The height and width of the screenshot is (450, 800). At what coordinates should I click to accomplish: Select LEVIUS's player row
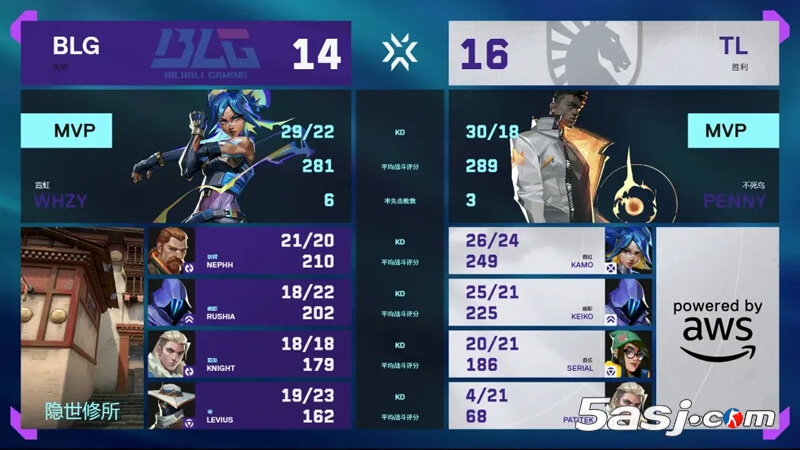[x=250, y=406]
